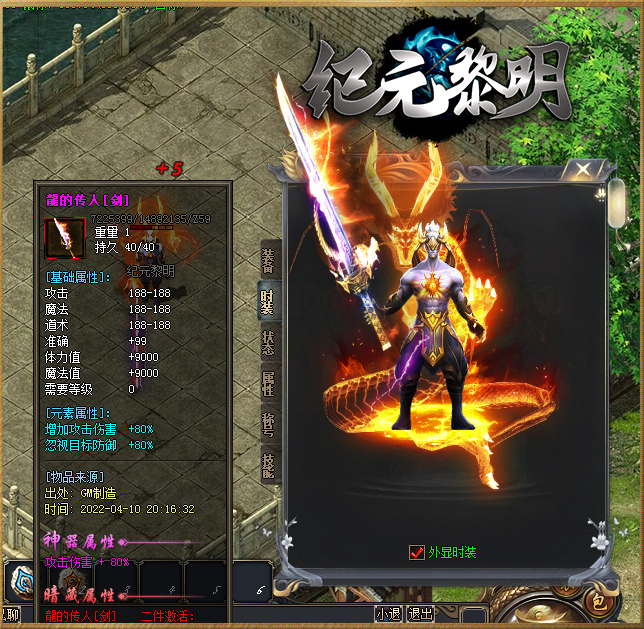Show the 属性 attributes tab

(268, 385)
